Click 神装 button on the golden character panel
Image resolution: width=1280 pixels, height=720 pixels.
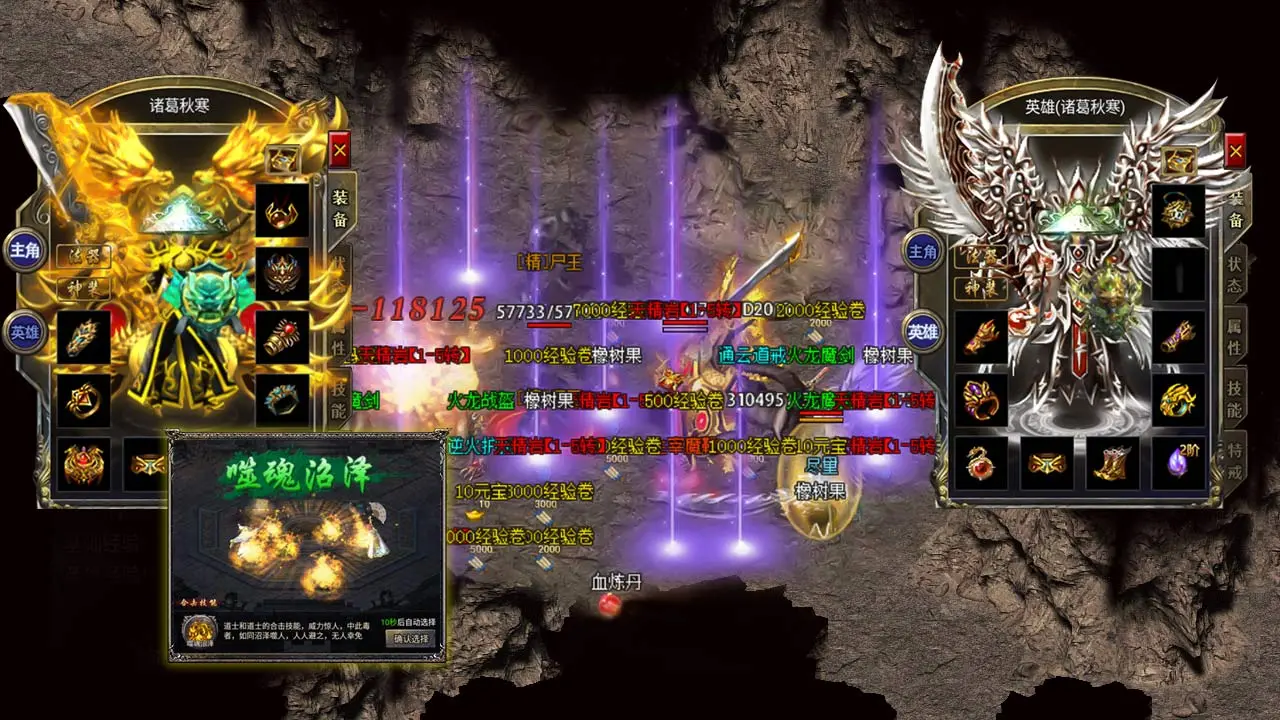[x=83, y=287]
